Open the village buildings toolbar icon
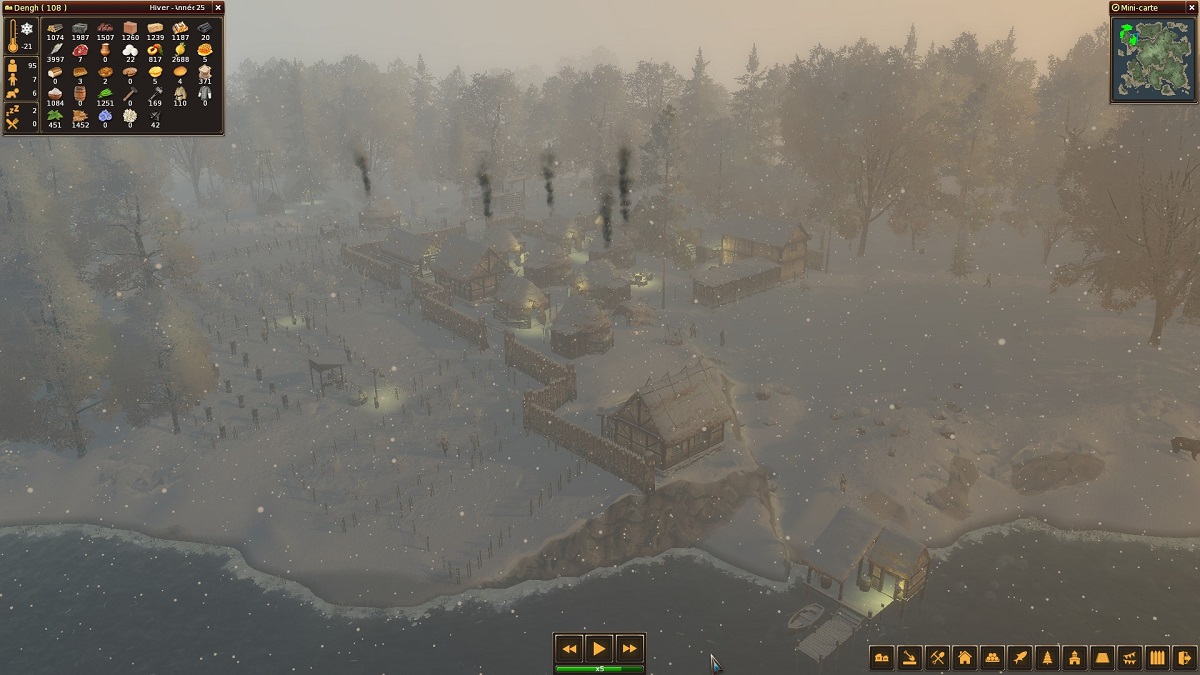Image resolution: width=1200 pixels, height=675 pixels. click(x=882, y=658)
